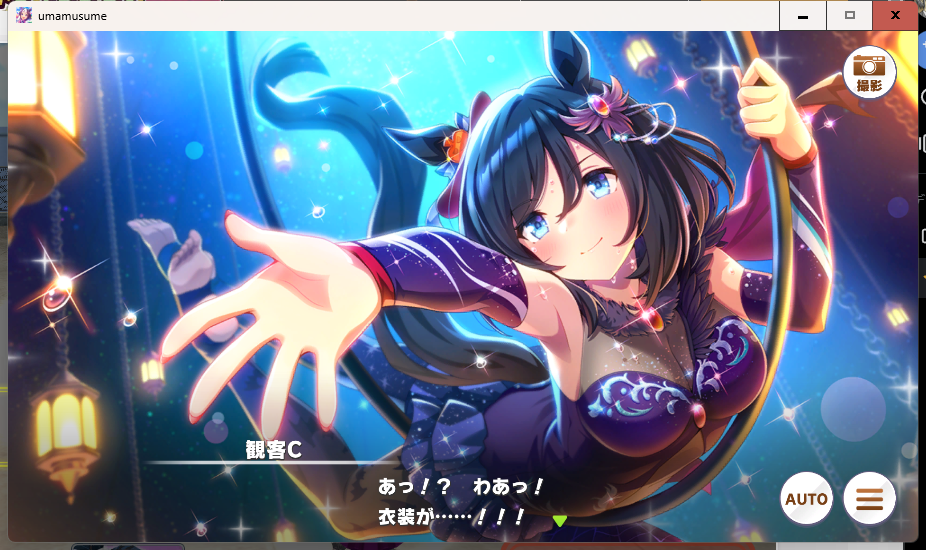The height and width of the screenshot is (550, 926).
Task: Close the umamusume window
Action: 894,16
